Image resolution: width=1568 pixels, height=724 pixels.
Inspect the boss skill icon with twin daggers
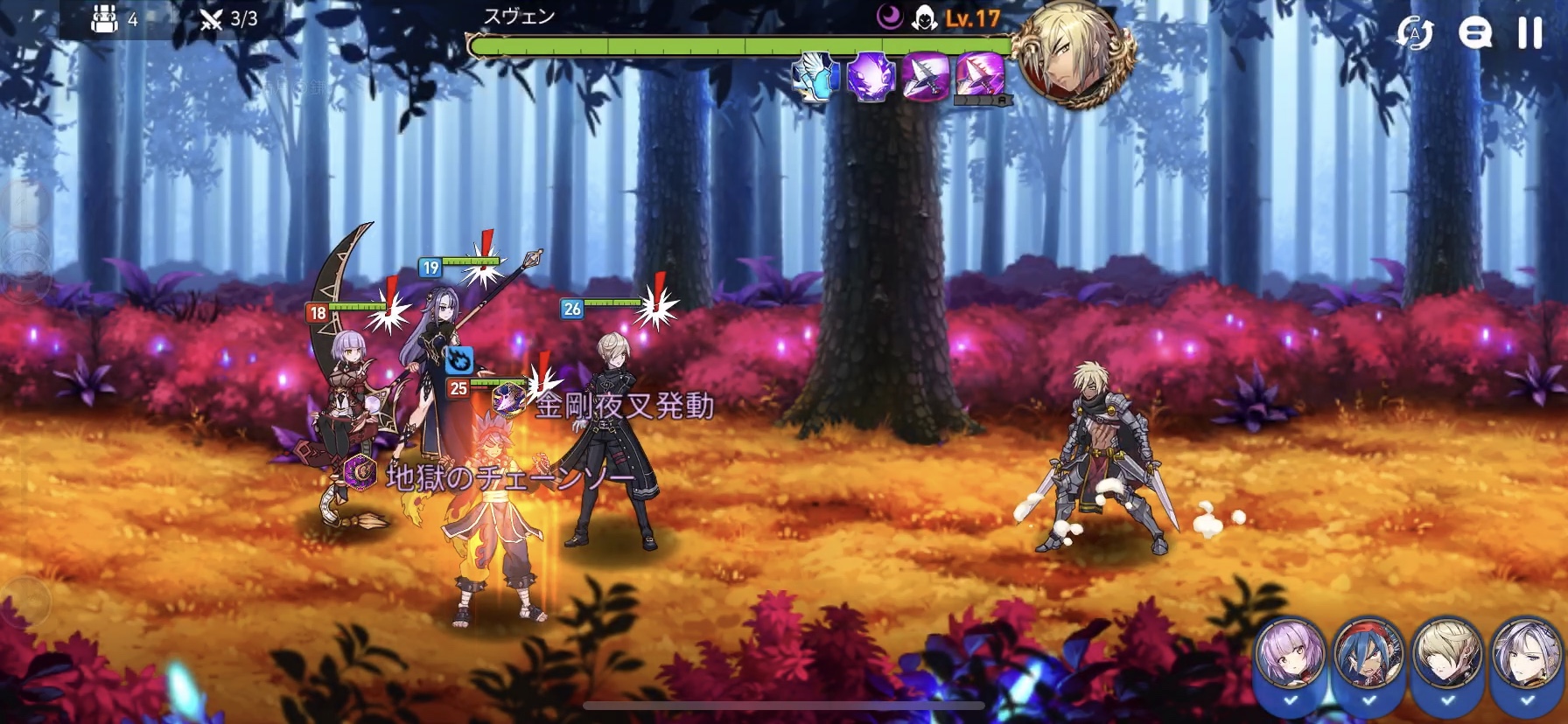927,76
